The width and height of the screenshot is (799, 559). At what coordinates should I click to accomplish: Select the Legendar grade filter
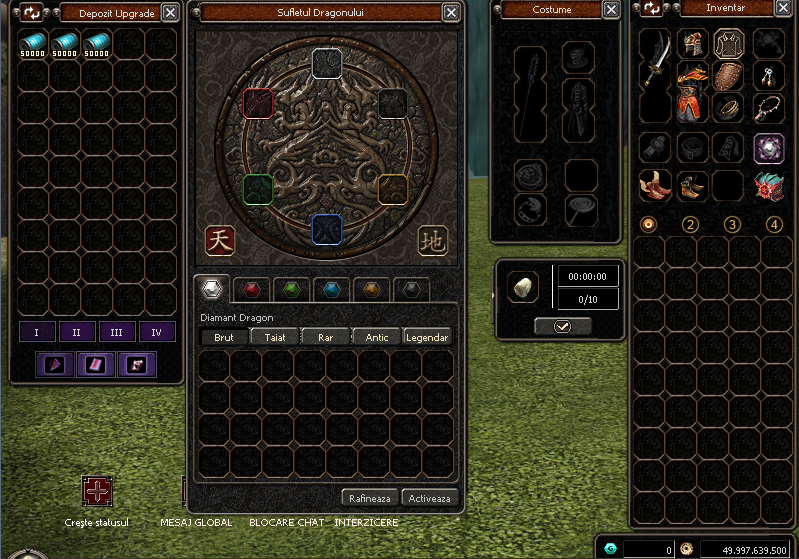click(x=426, y=337)
